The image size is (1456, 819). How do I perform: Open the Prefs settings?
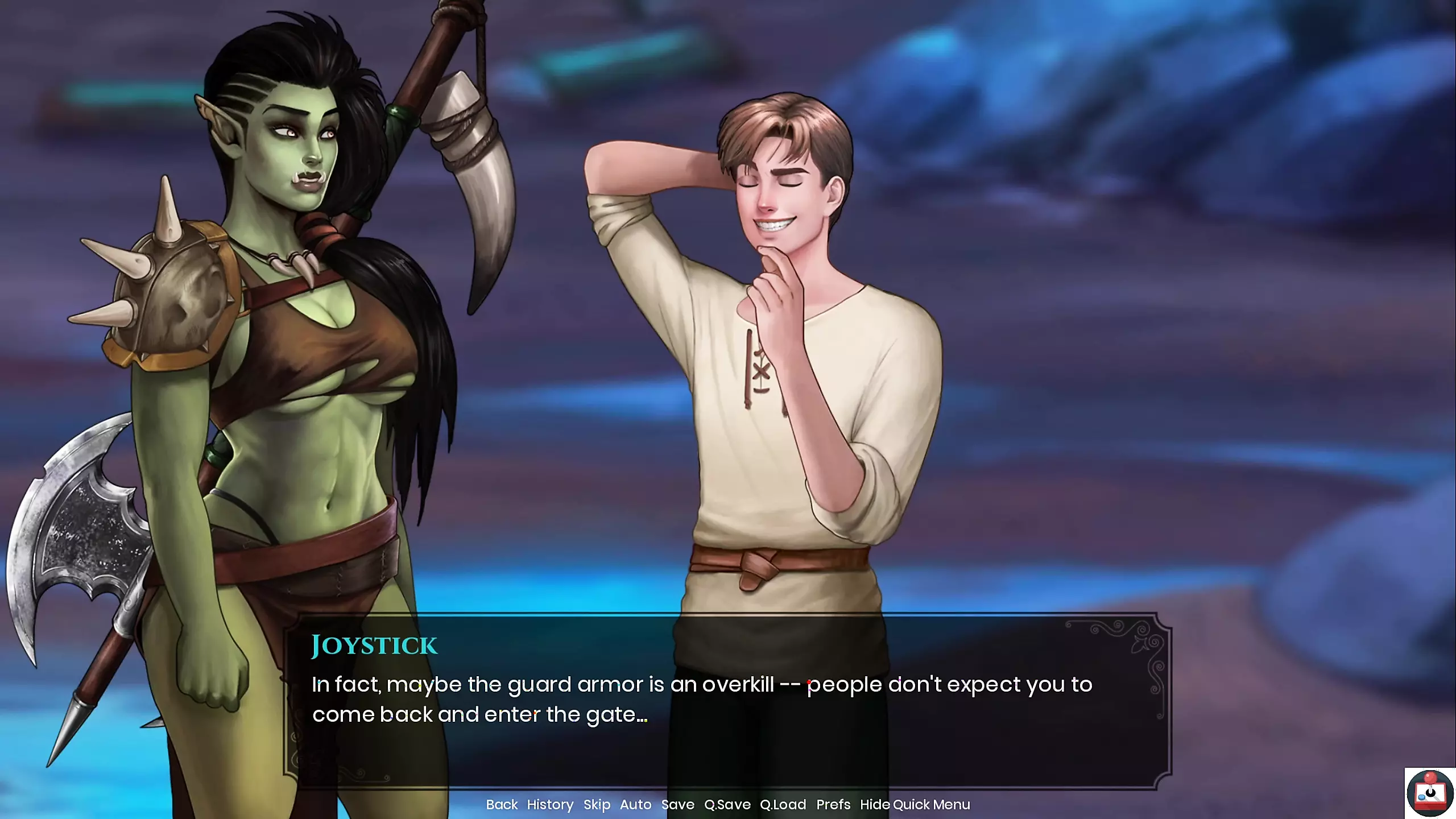click(x=833, y=804)
